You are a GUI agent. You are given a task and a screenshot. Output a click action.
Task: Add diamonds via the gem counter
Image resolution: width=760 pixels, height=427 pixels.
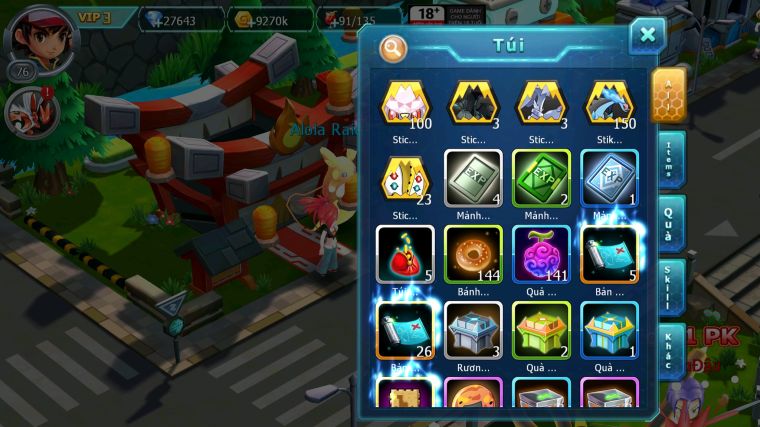[168, 19]
